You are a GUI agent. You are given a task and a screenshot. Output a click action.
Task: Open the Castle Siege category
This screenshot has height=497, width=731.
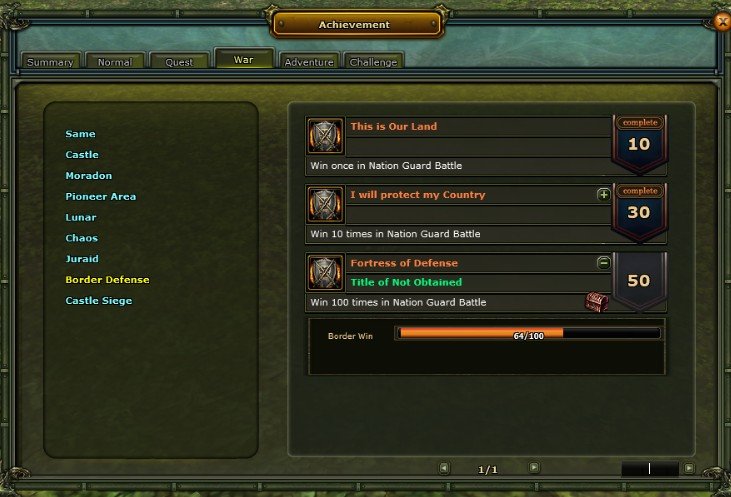point(99,301)
